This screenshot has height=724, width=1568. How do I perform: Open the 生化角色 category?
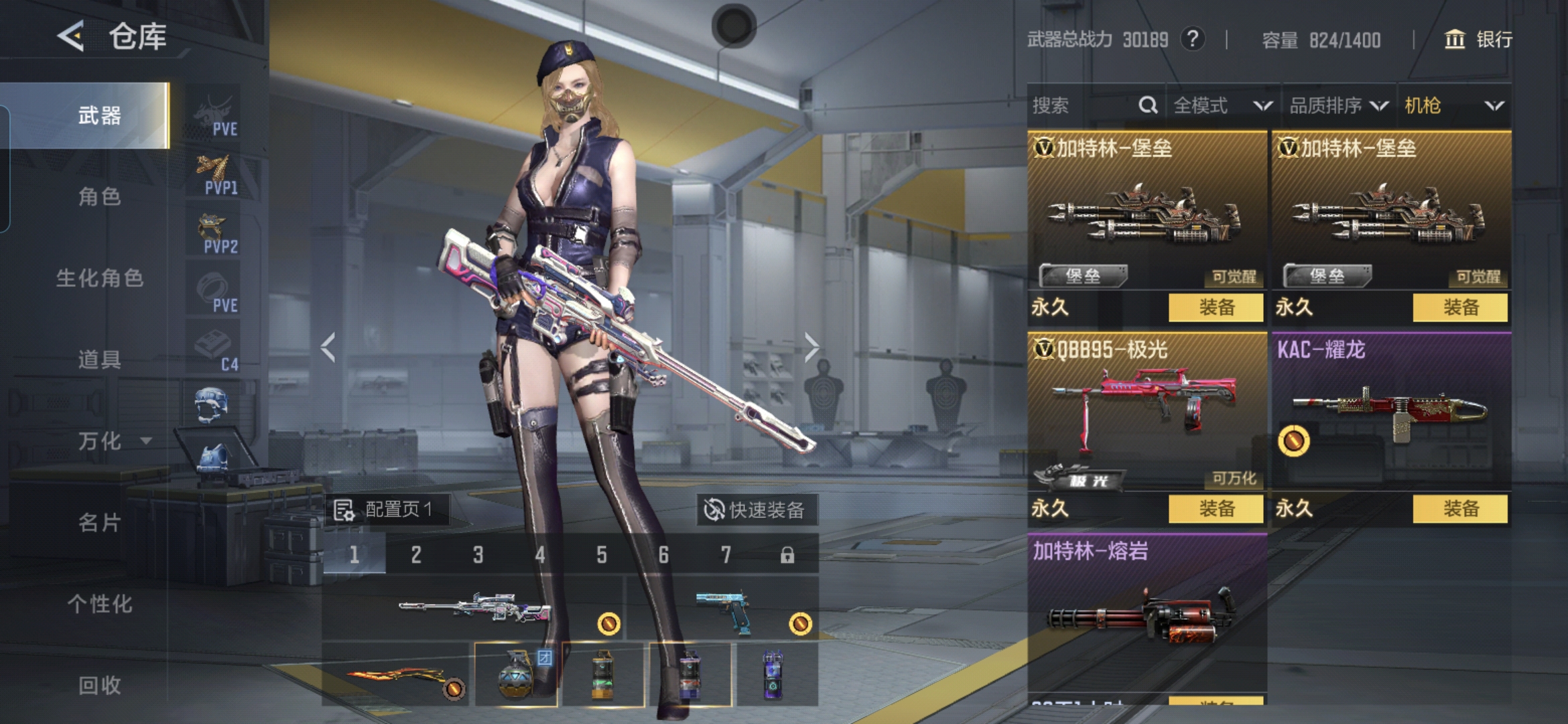pyautogui.click(x=99, y=278)
